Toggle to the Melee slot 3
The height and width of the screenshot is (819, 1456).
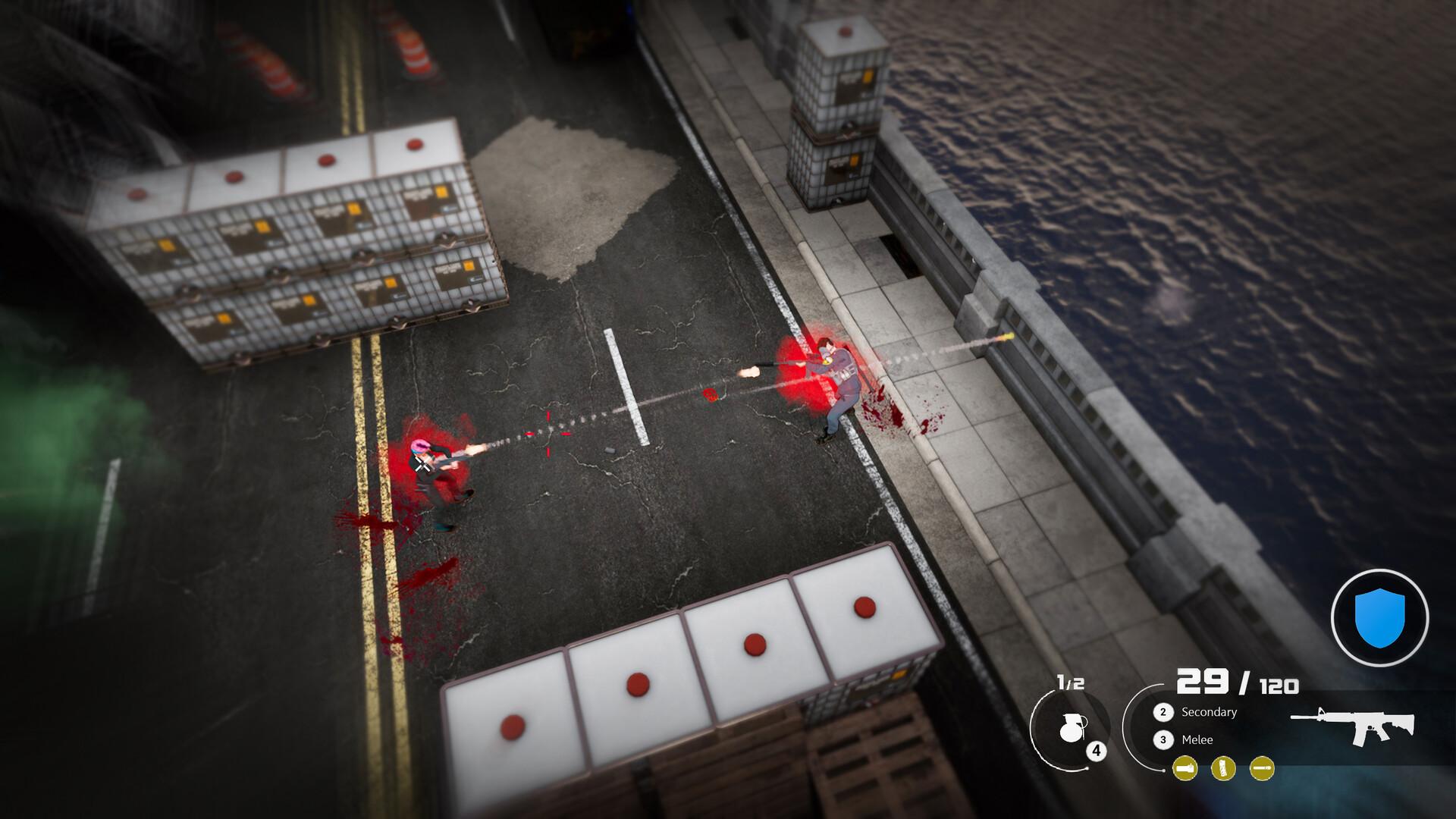1164,739
